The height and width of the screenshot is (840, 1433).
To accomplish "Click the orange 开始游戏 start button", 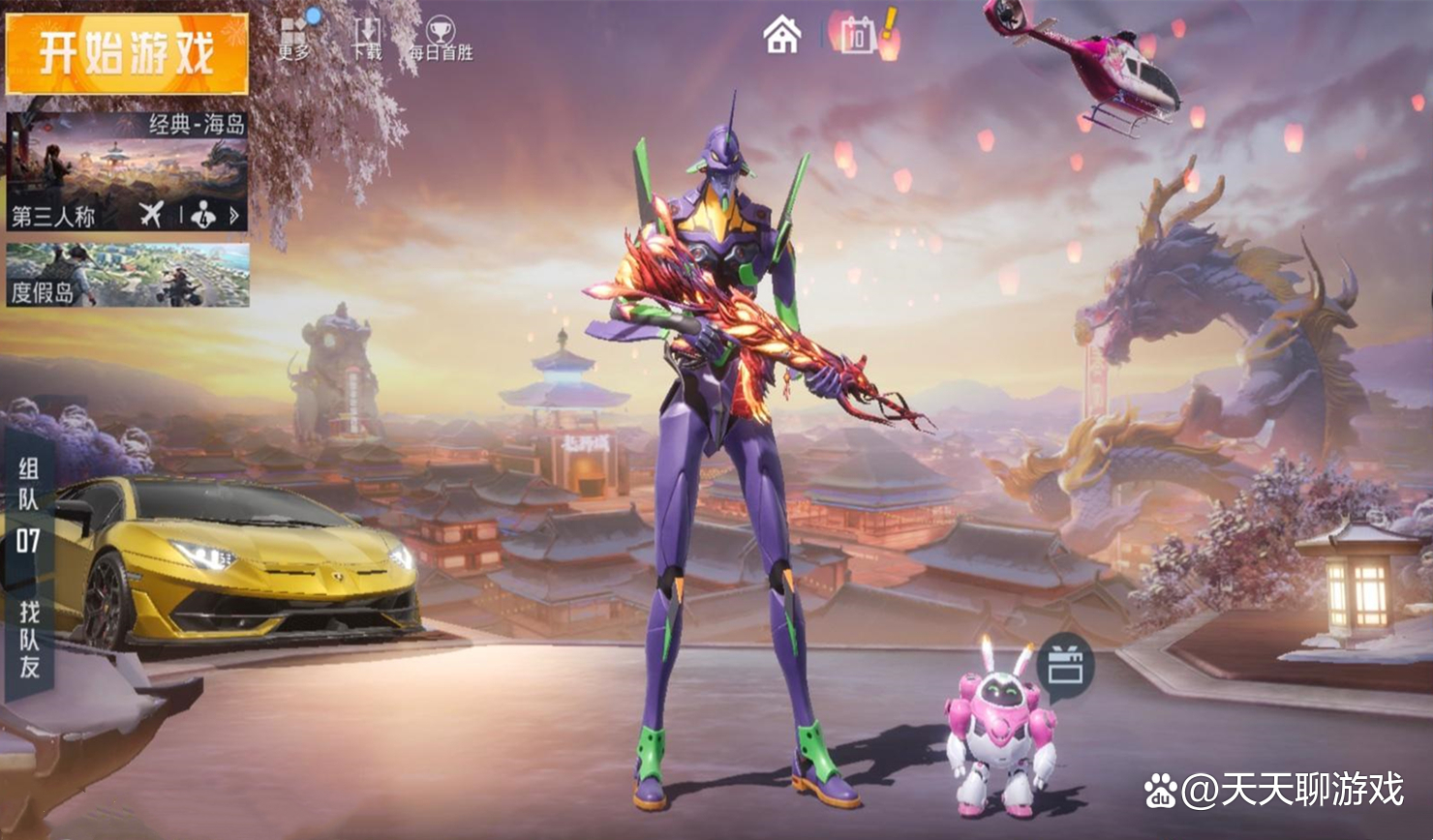I will pos(127,53).
